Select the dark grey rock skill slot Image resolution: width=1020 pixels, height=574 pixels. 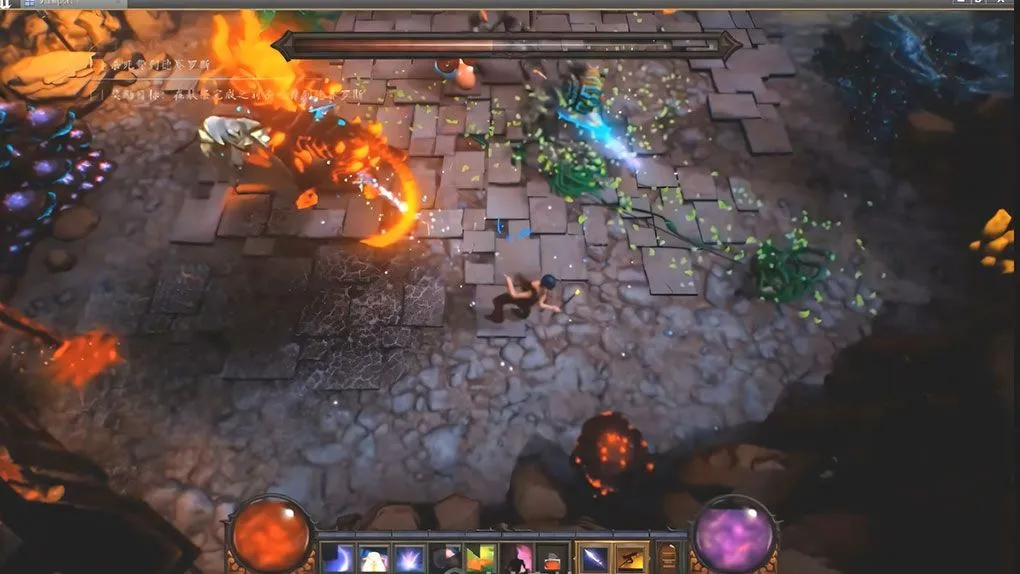446,559
